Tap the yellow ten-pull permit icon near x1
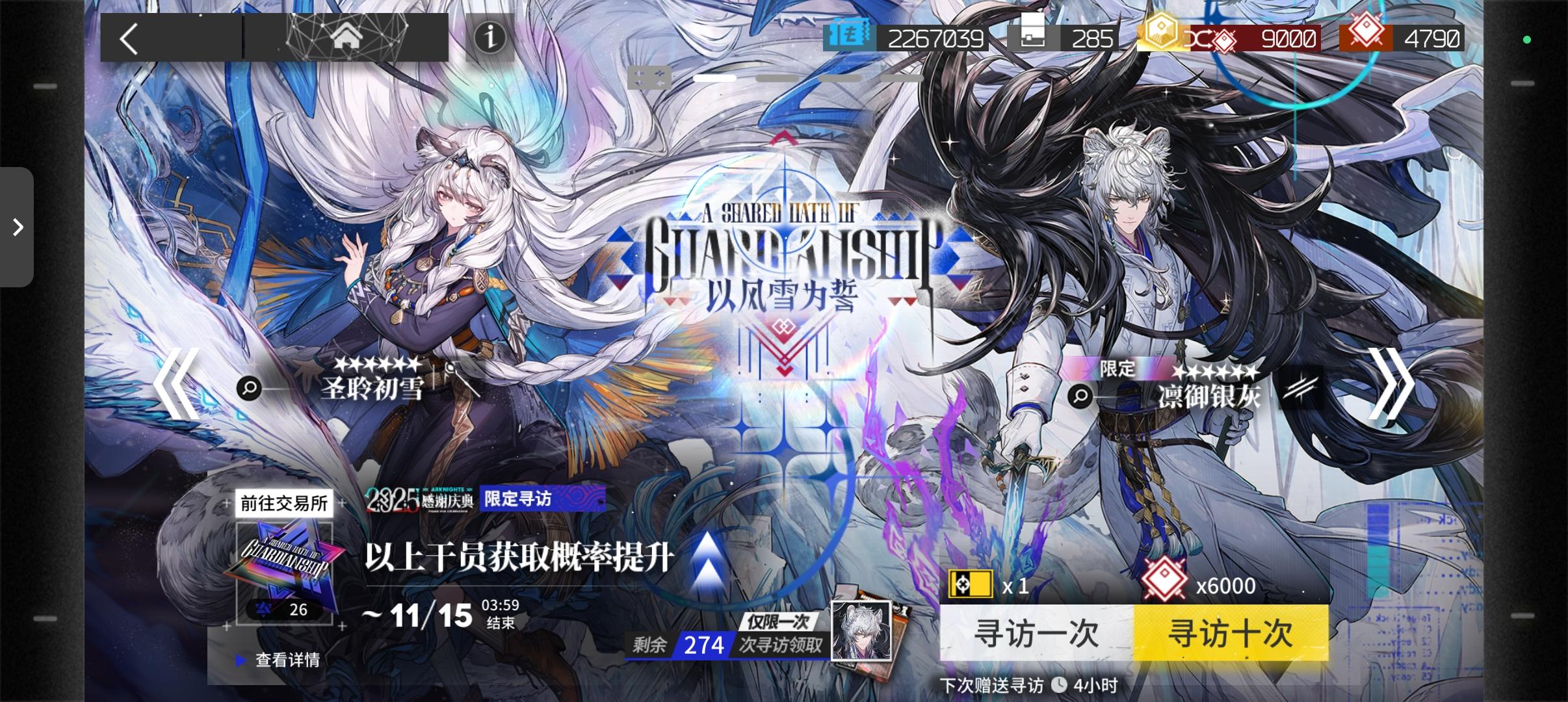The image size is (1568, 702). (x=971, y=584)
